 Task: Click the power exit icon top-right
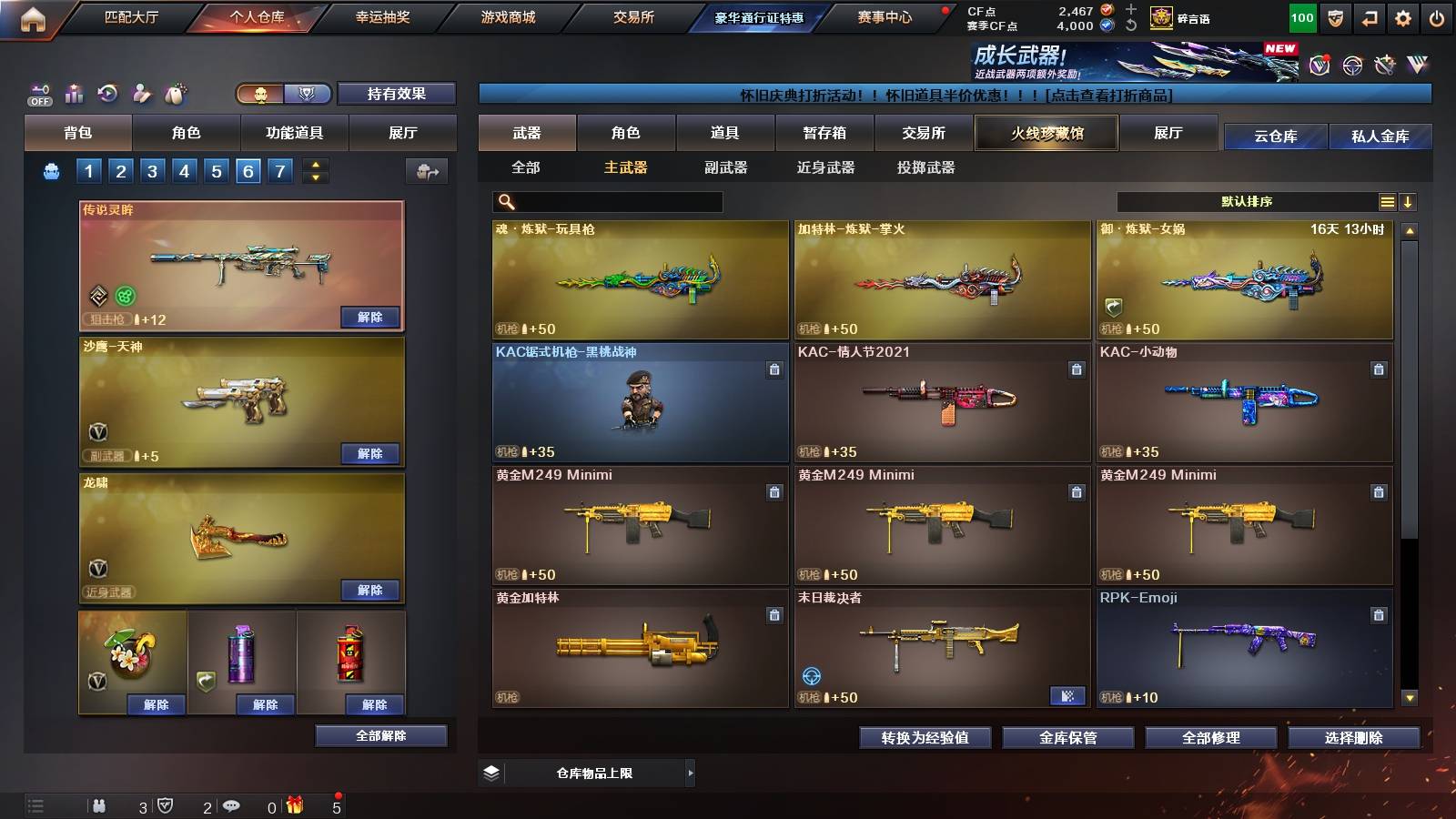point(1436,15)
